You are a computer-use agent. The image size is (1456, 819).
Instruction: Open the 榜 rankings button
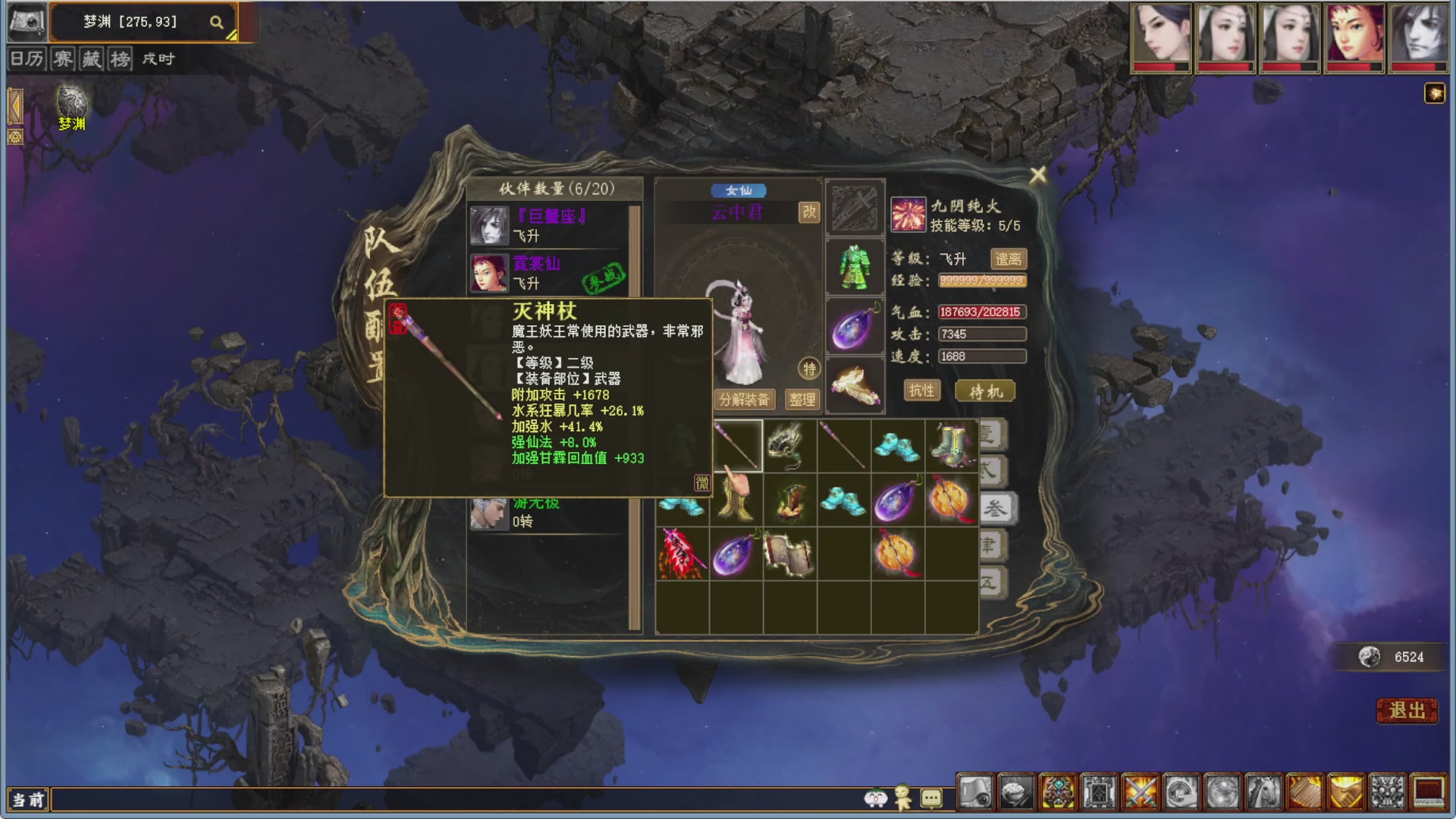tap(120, 59)
